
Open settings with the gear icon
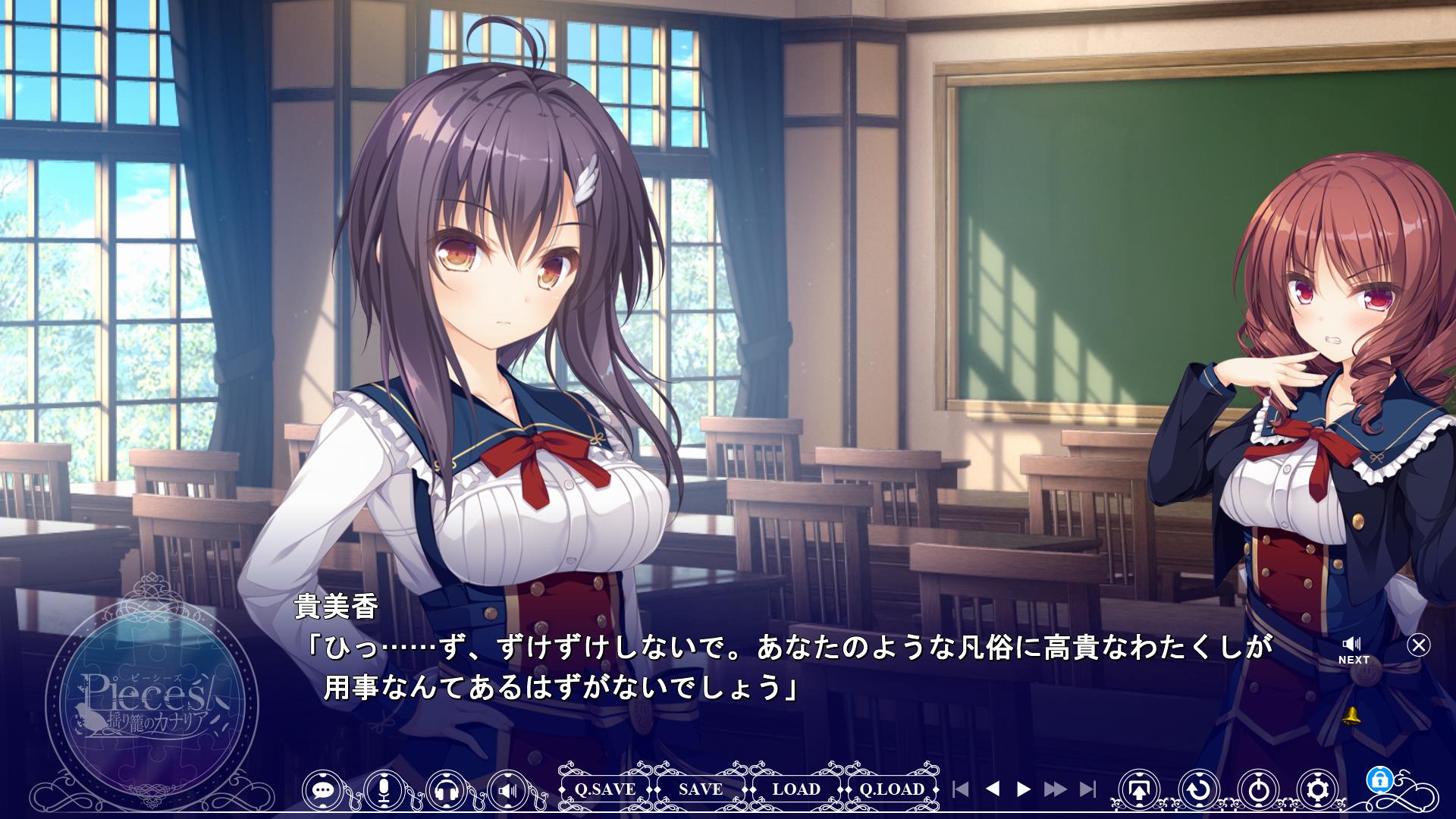[x=1318, y=790]
